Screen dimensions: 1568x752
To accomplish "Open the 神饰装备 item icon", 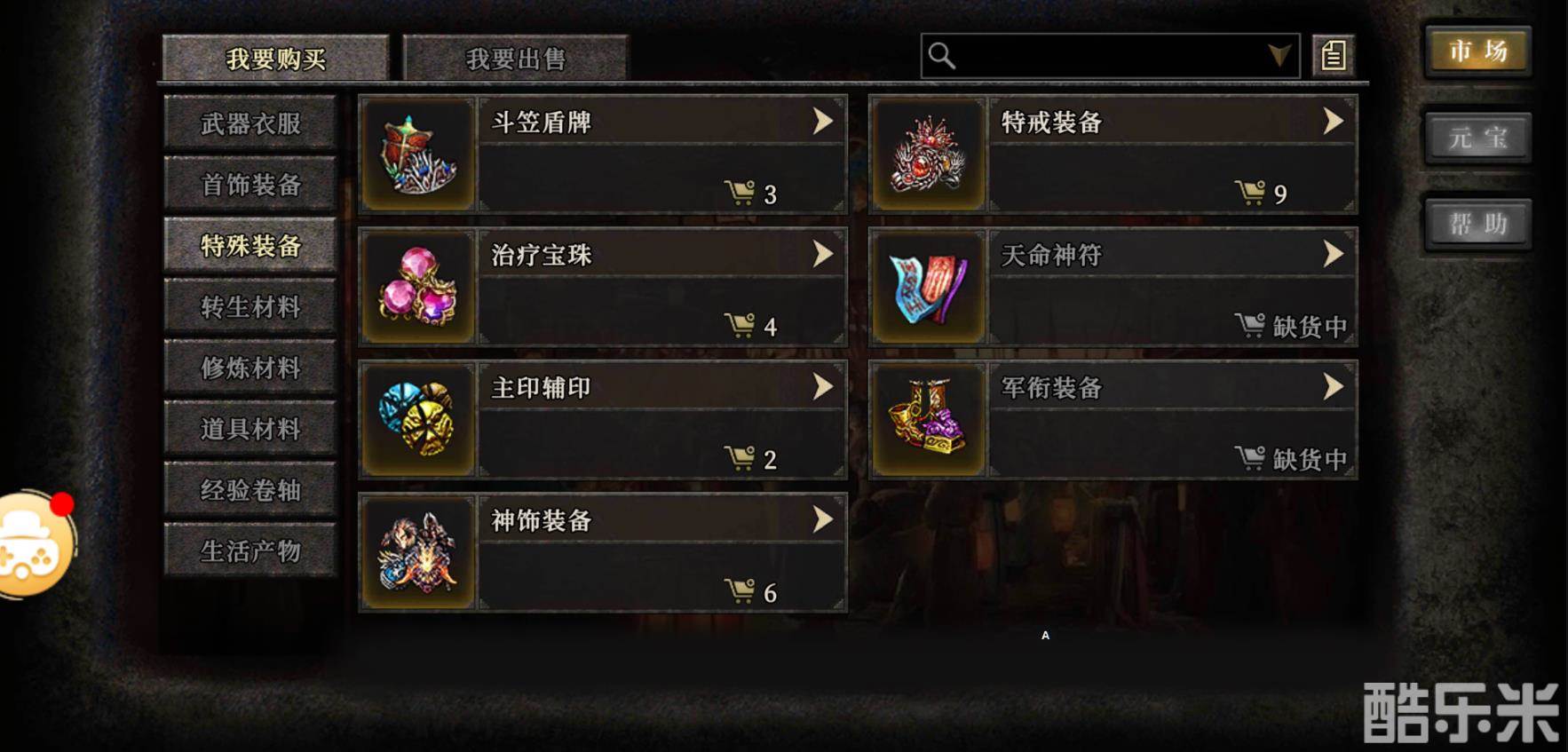I will [x=416, y=553].
